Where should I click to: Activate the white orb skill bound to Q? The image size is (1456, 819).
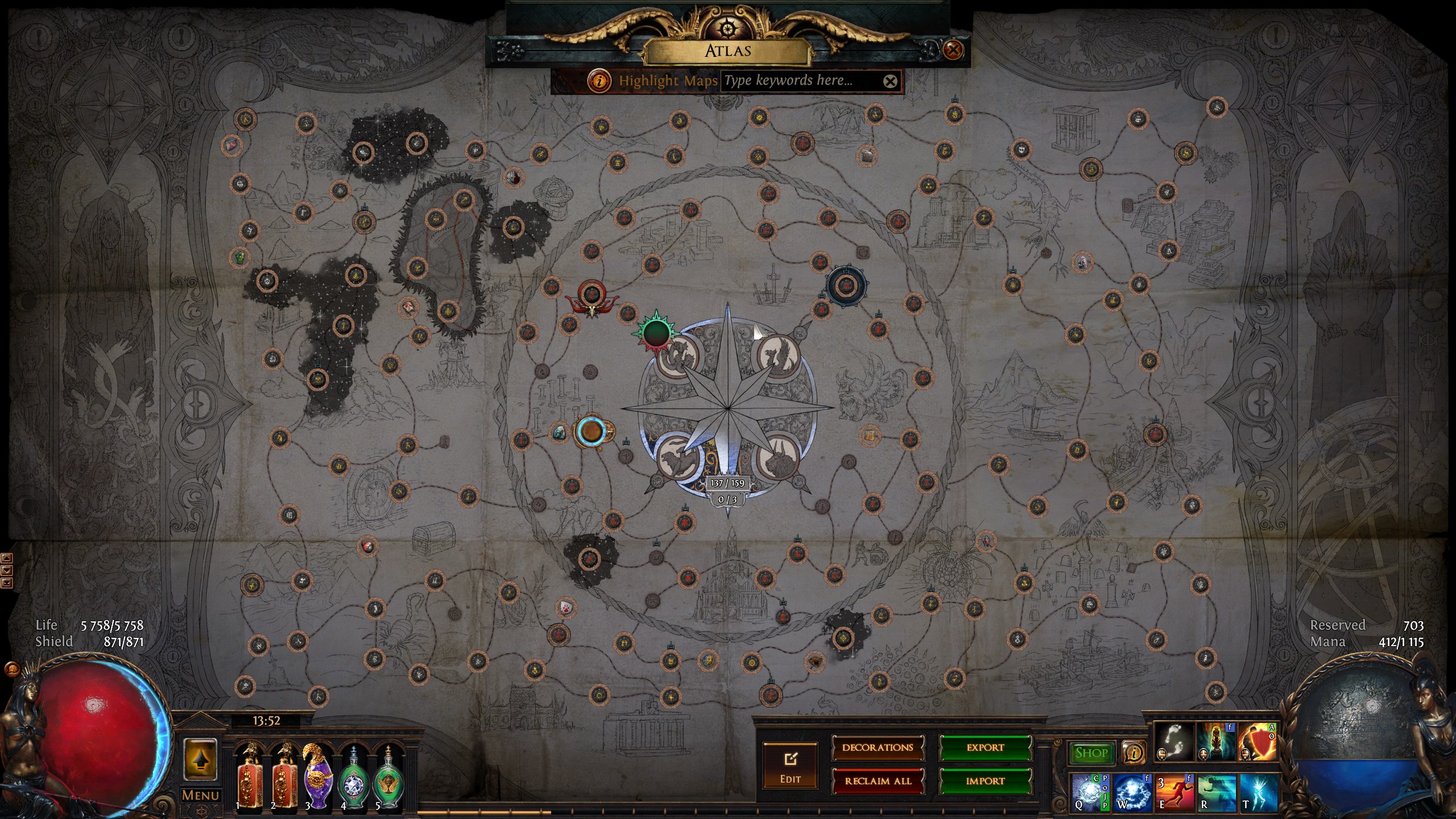(x=1090, y=792)
